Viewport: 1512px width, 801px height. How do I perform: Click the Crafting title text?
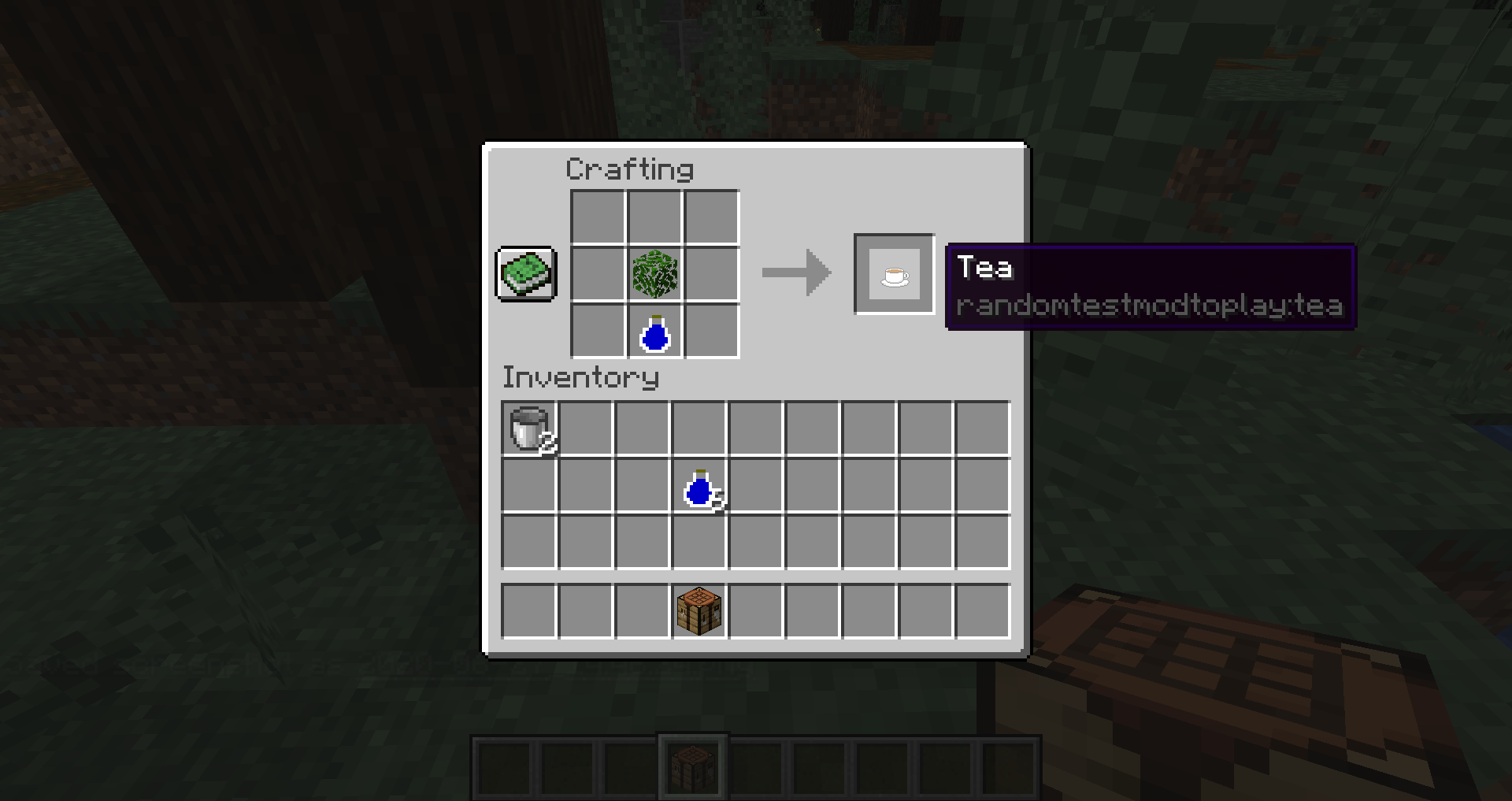click(x=630, y=169)
